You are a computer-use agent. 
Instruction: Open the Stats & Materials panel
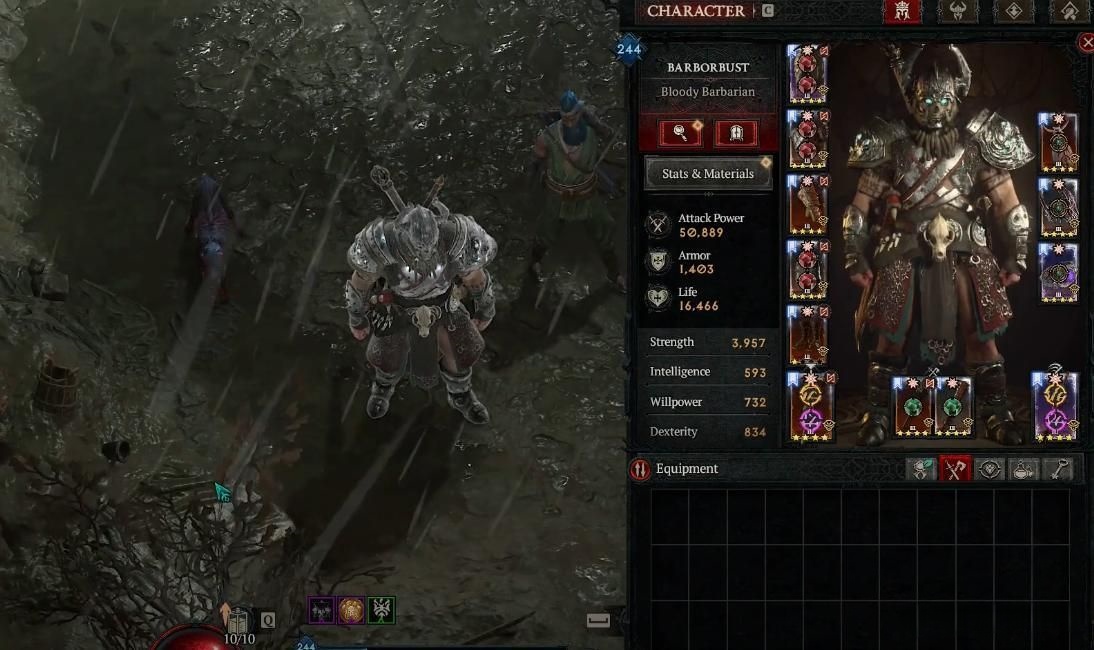point(708,173)
